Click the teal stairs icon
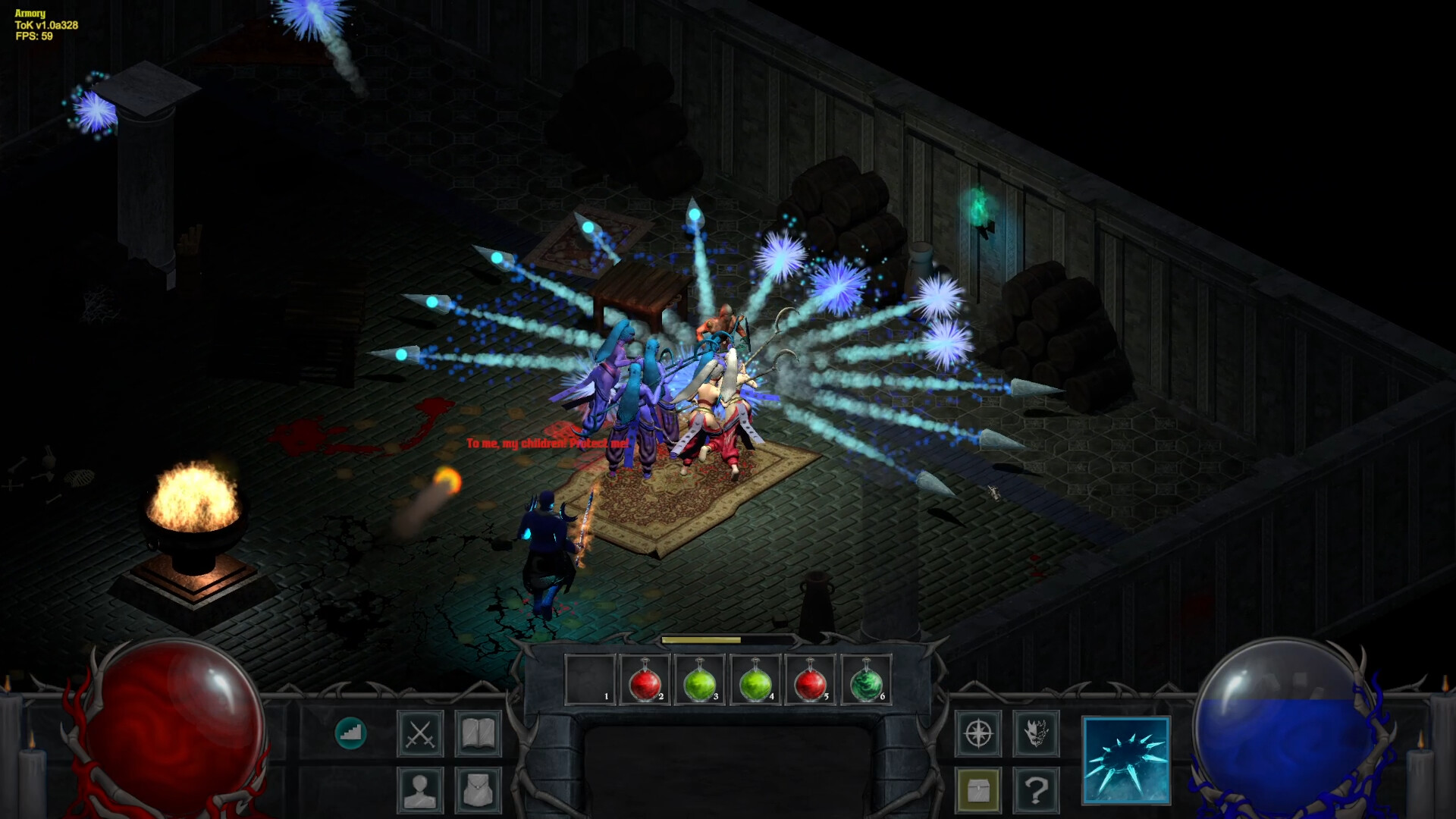Viewport: 1456px width, 819px height. coord(350,733)
